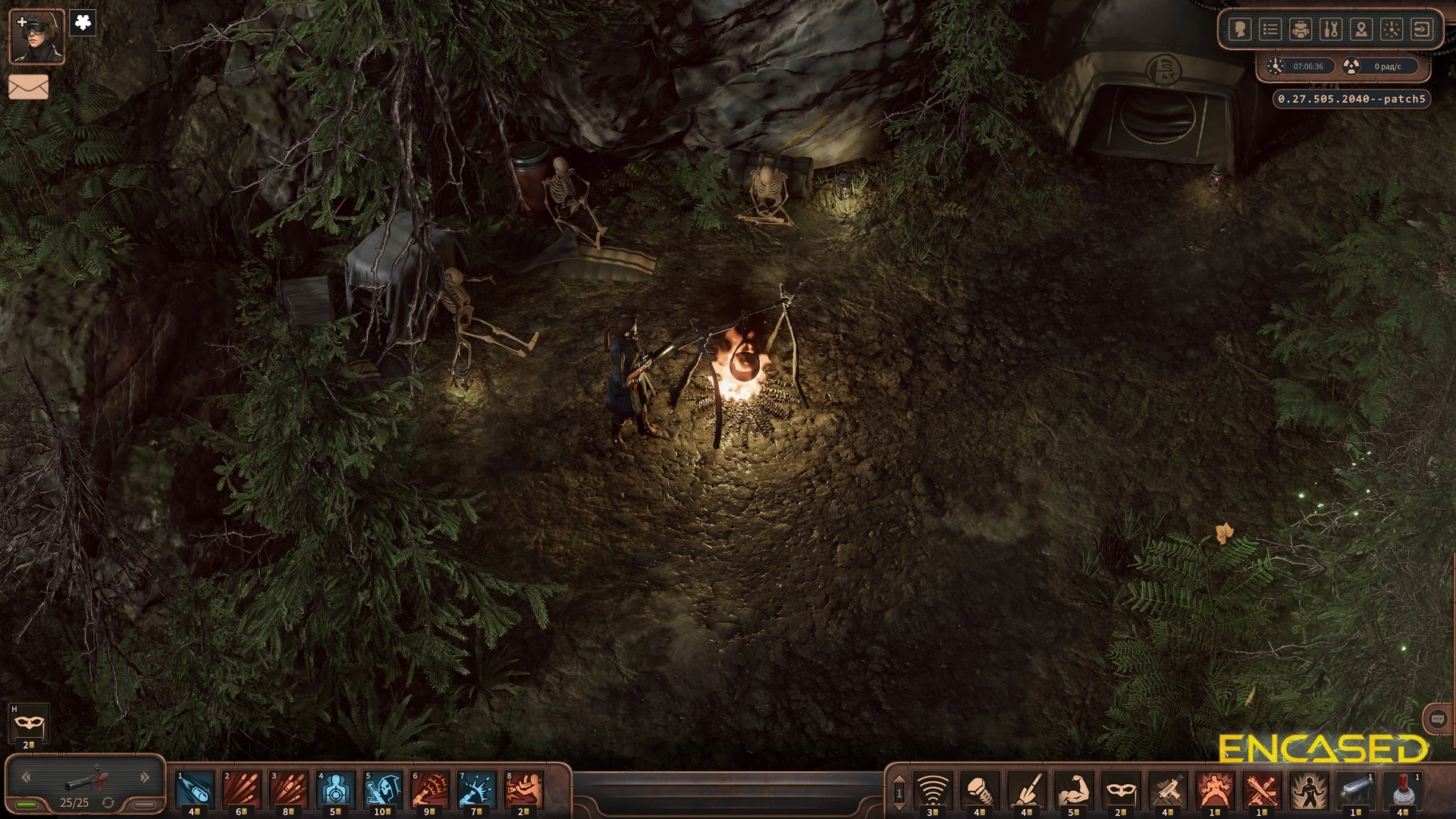1456x819 pixels.
Task: Click the exit door icon
Action: [x=1422, y=30]
